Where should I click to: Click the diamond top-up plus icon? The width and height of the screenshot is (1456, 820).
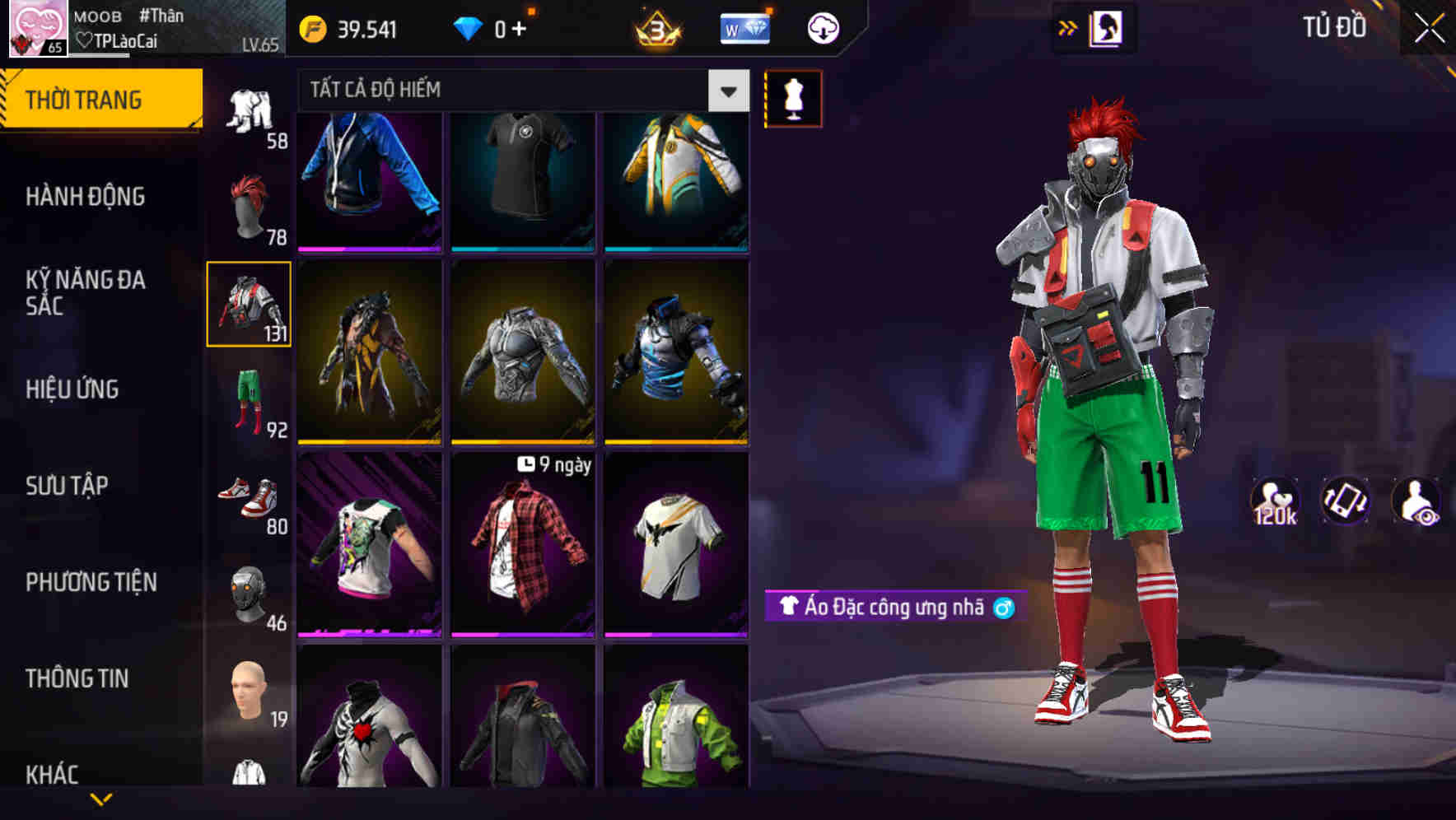click(x=522, y=27)
